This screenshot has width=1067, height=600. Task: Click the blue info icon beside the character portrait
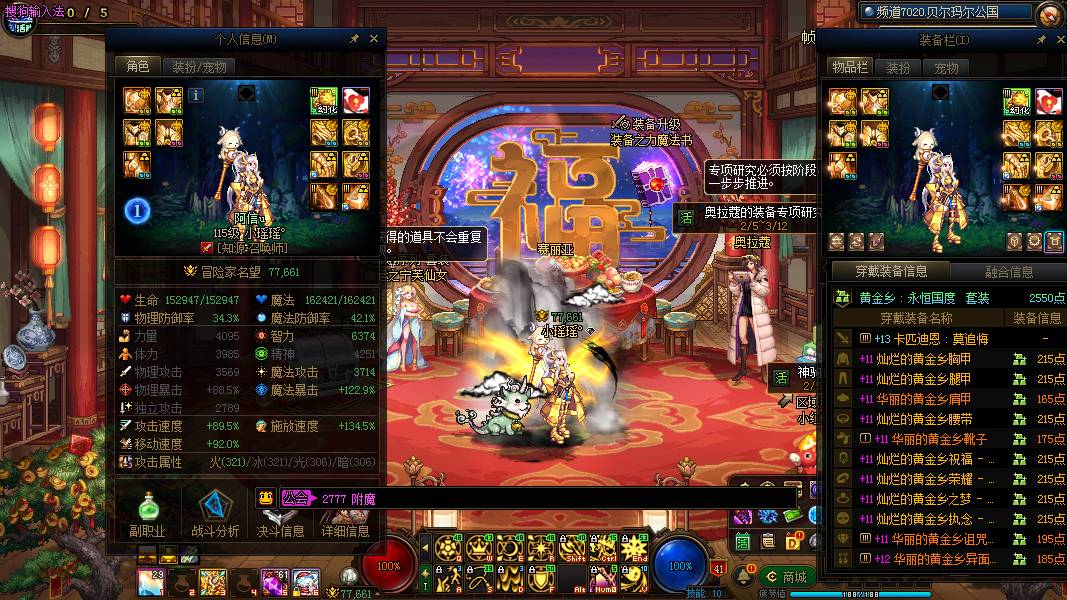pos(196,95)
